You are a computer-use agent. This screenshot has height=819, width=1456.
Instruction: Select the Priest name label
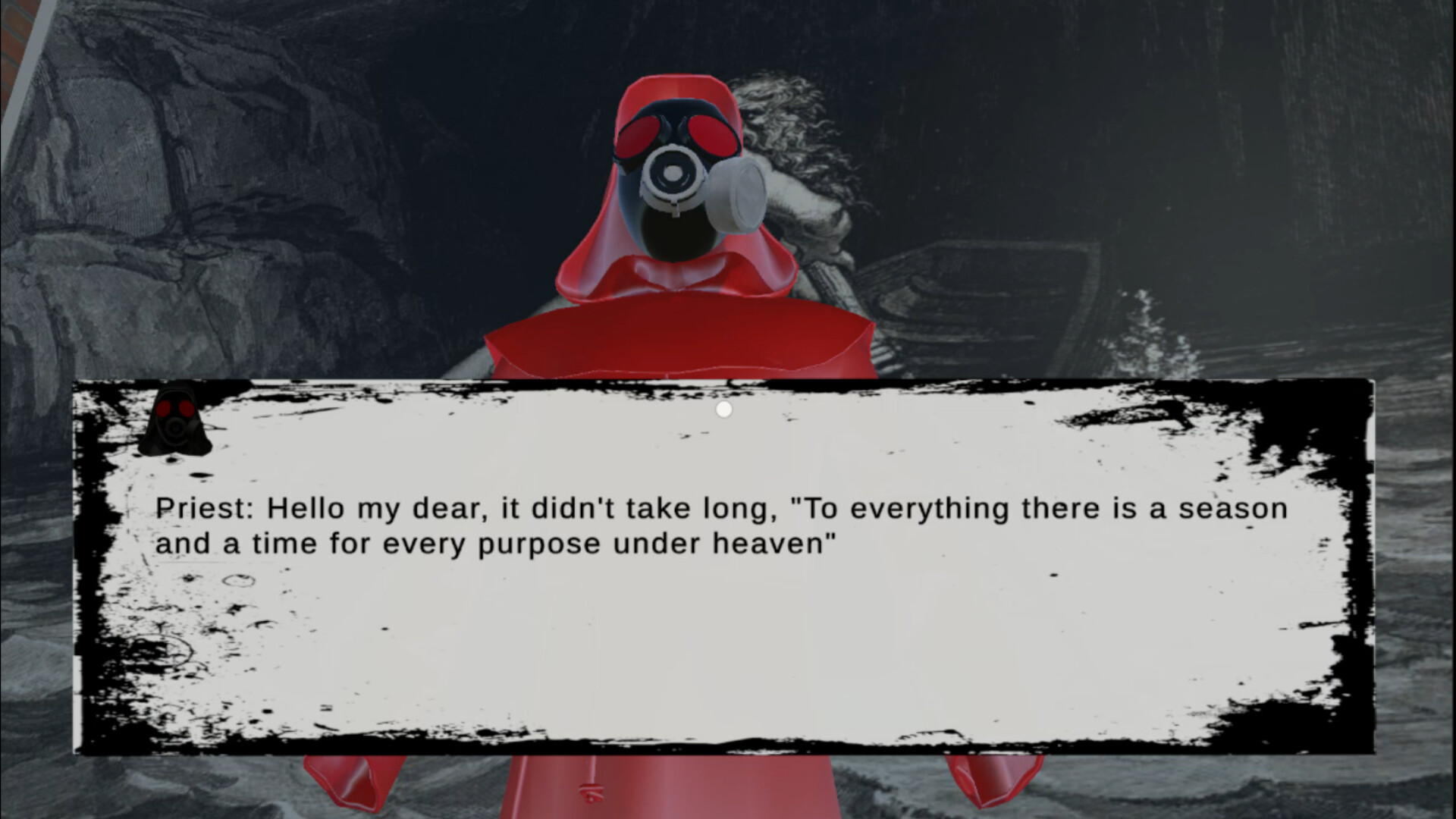click(205, 508)
